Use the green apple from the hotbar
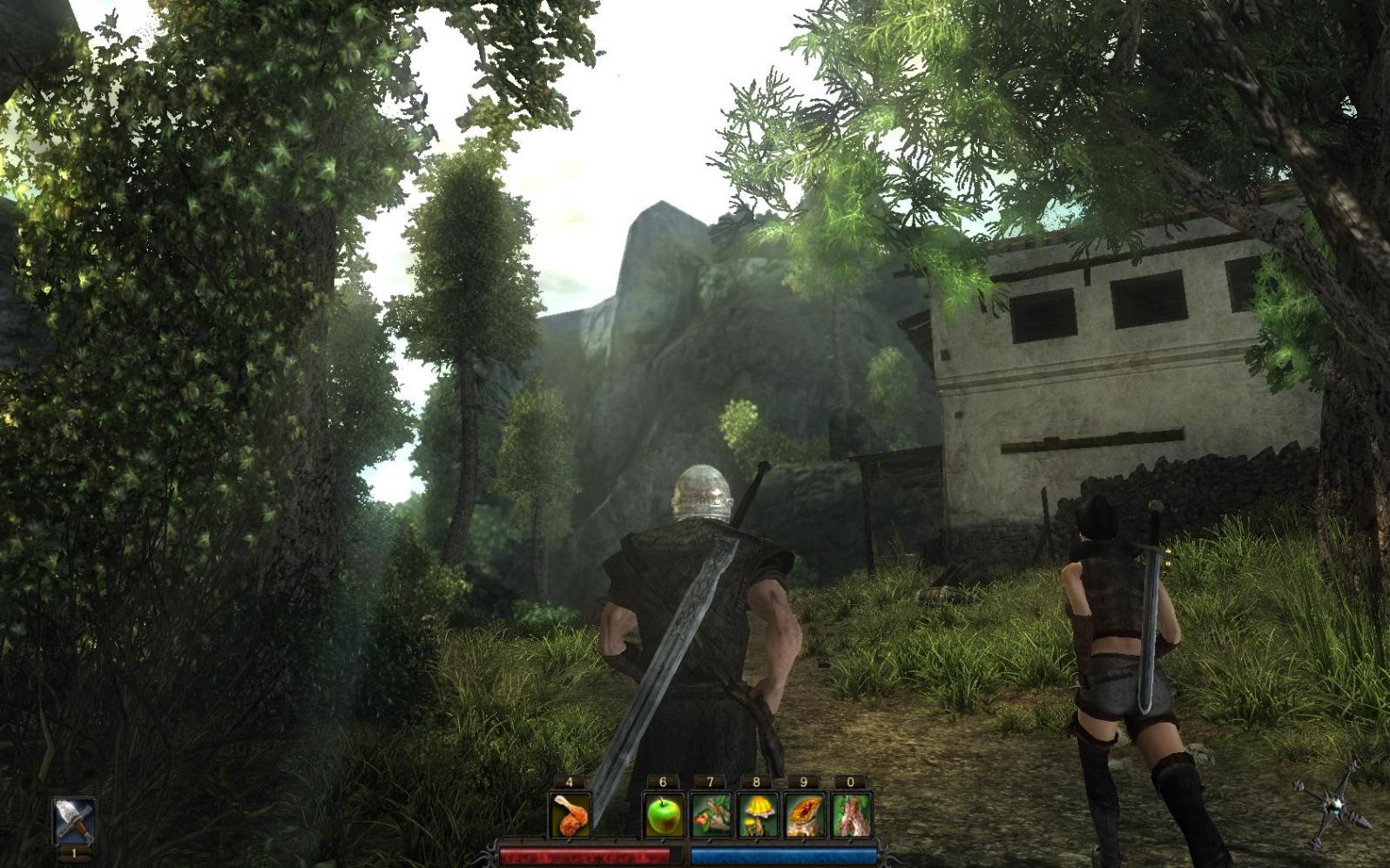1390x868 pixels. (x=663, y=815)
